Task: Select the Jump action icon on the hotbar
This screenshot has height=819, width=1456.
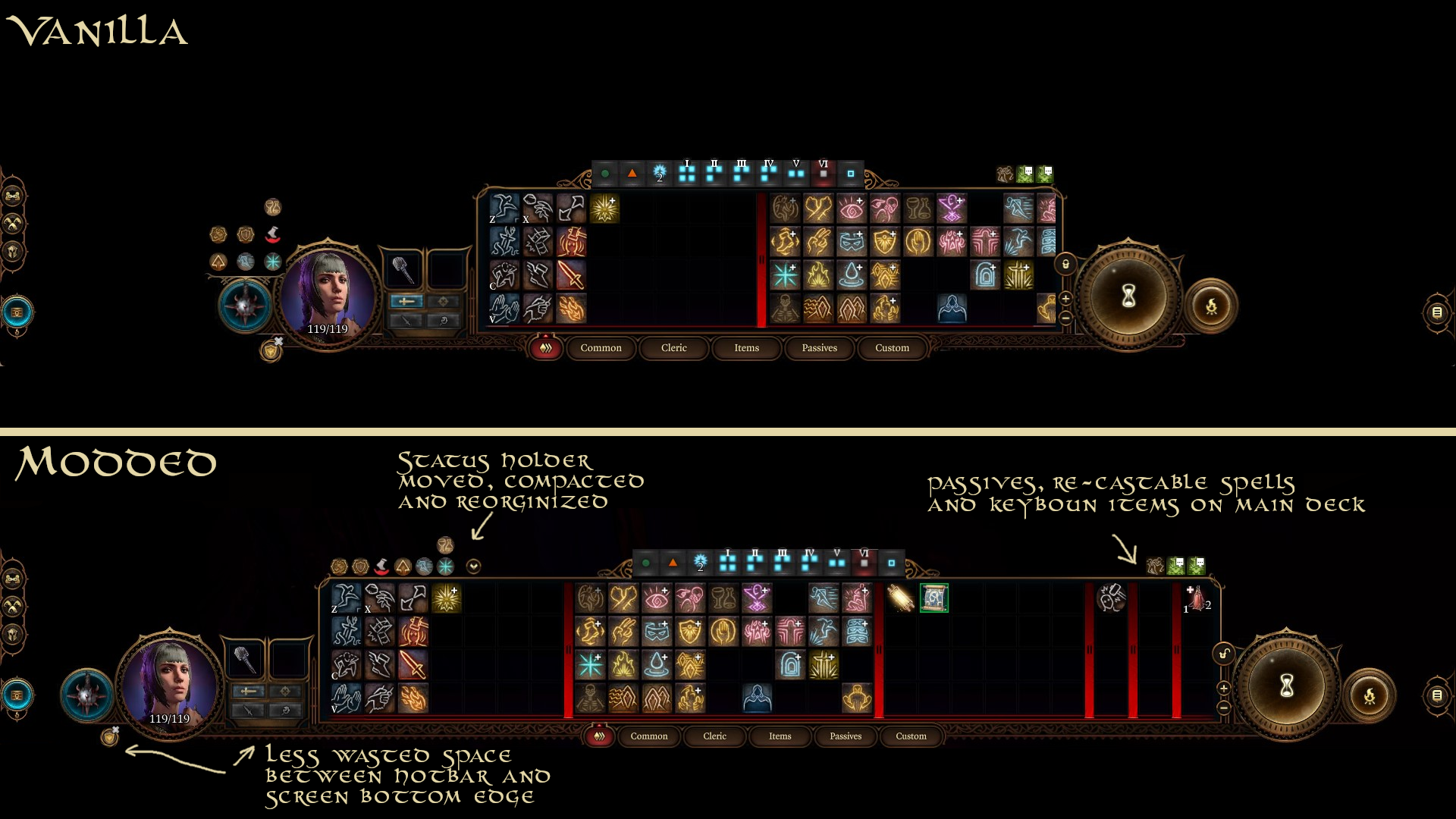Action: (345, 598)
